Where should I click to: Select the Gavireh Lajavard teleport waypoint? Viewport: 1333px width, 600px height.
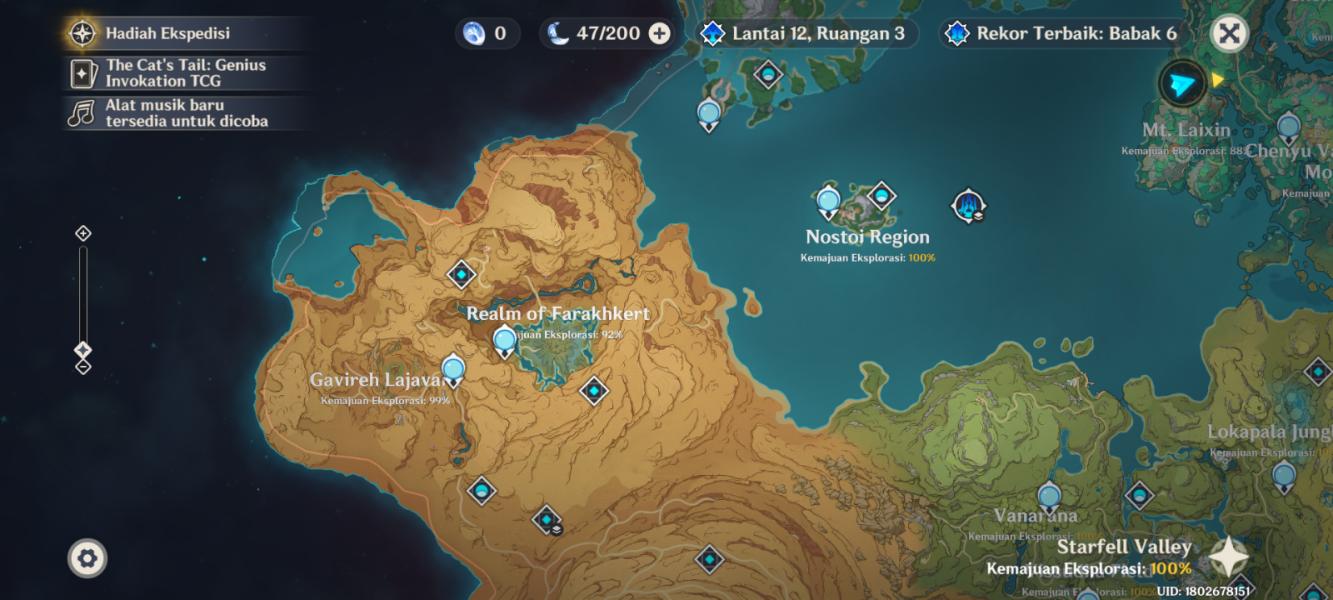click(453, 369)
